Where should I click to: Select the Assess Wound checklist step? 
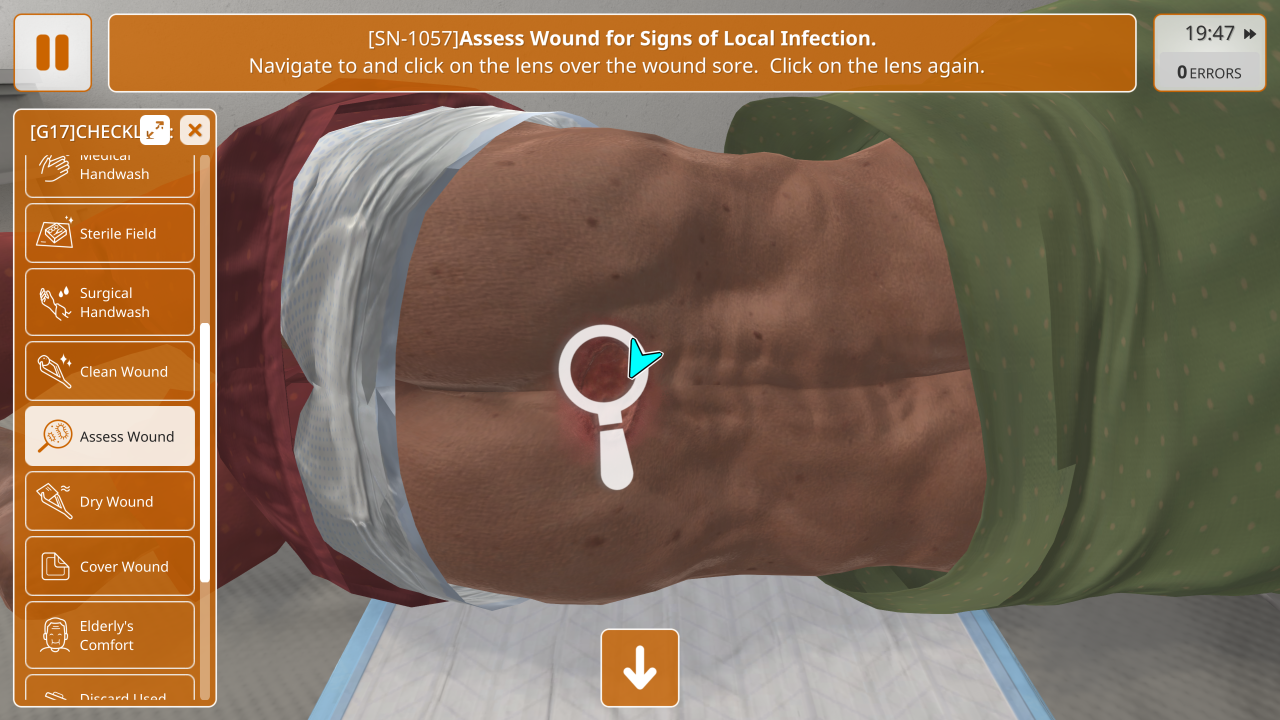(110, 436)
